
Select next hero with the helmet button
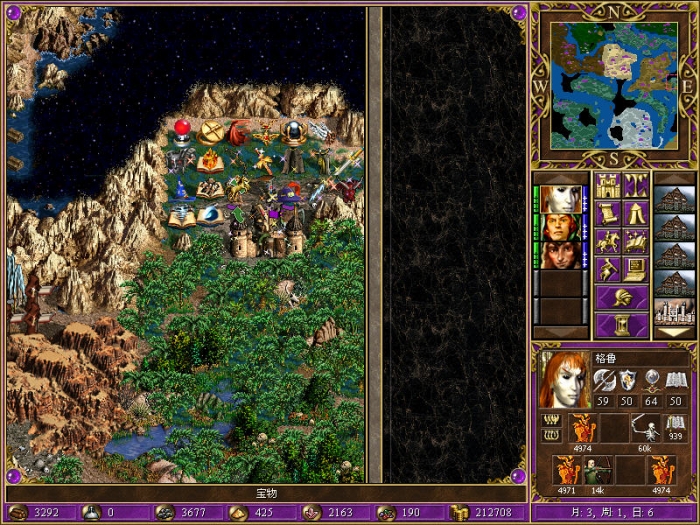[x=622, y=297]
